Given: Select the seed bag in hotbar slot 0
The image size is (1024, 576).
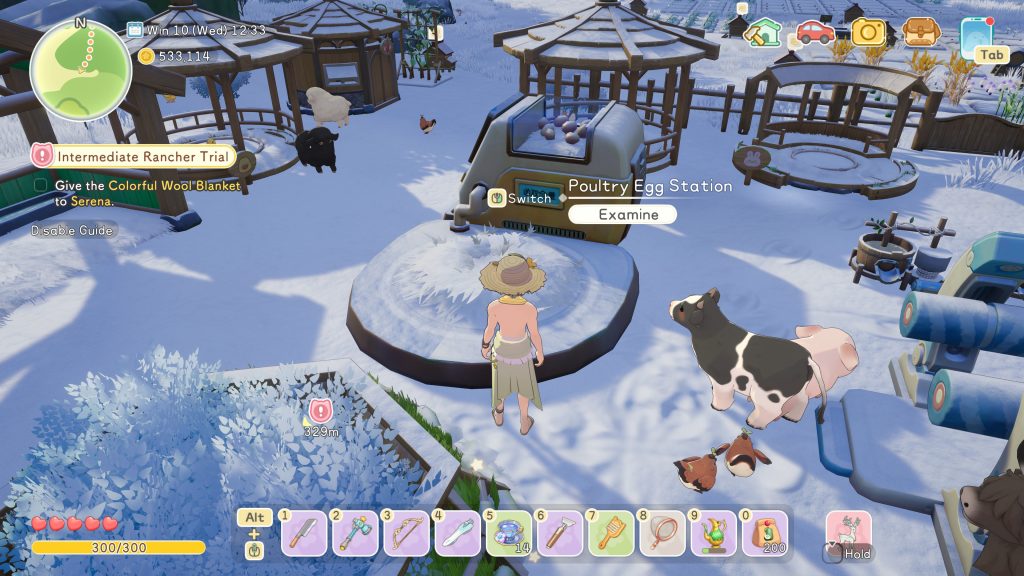Looking at the screenshot, I should click(x=765, y=533).
